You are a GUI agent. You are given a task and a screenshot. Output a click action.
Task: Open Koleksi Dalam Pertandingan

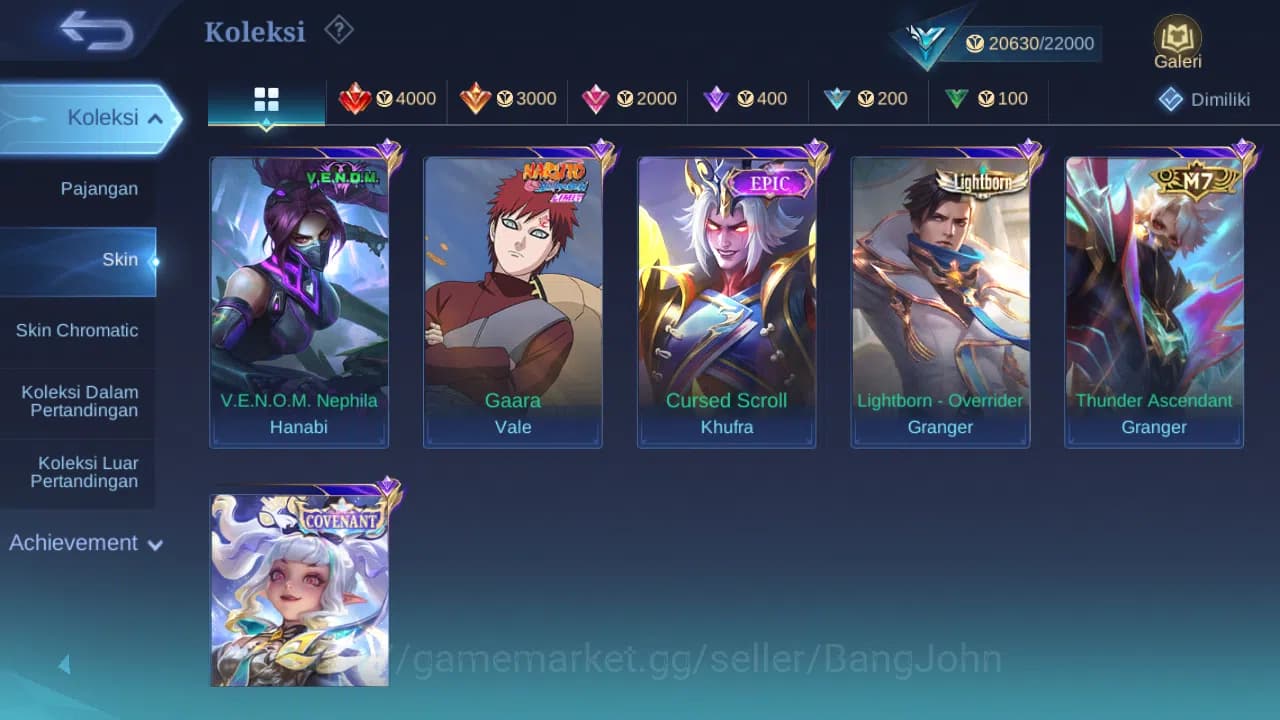click(x=79, y=401)
